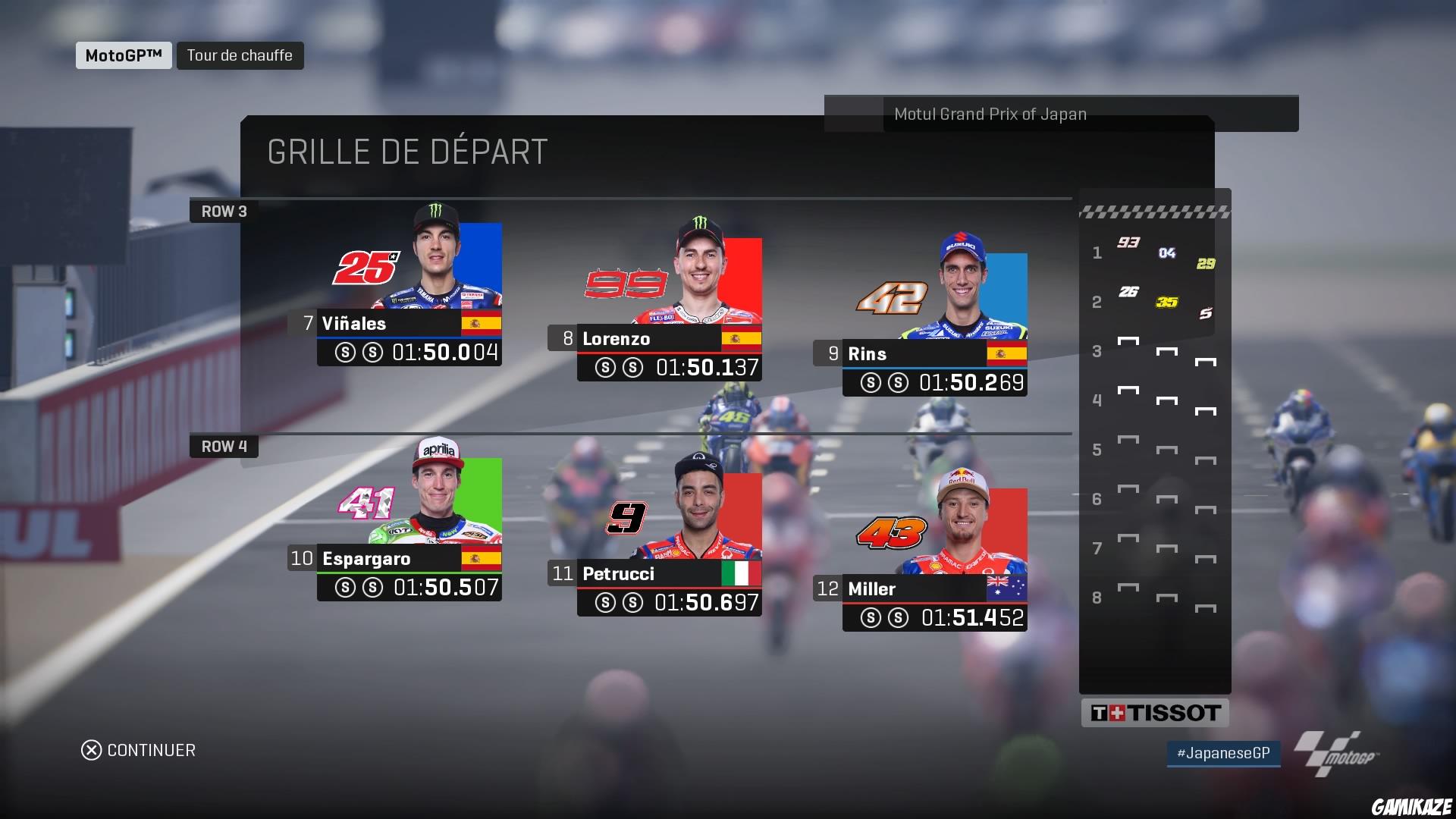This screenshot has width=1456, height=819.
Task: Click the #JapaneseGP hashtag link
Action: point(1223,755)
